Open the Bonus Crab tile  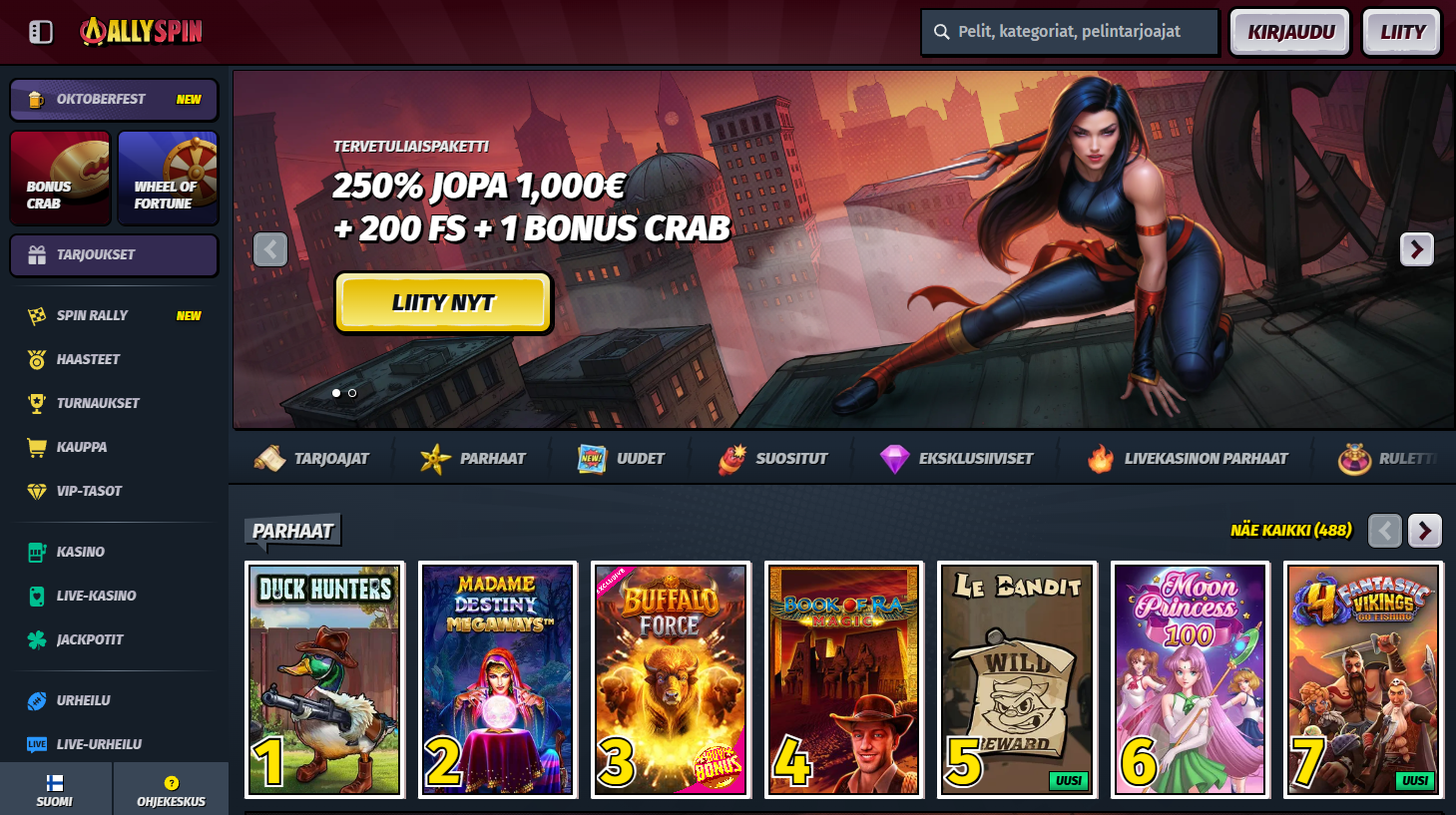click(x=60, y=179)
